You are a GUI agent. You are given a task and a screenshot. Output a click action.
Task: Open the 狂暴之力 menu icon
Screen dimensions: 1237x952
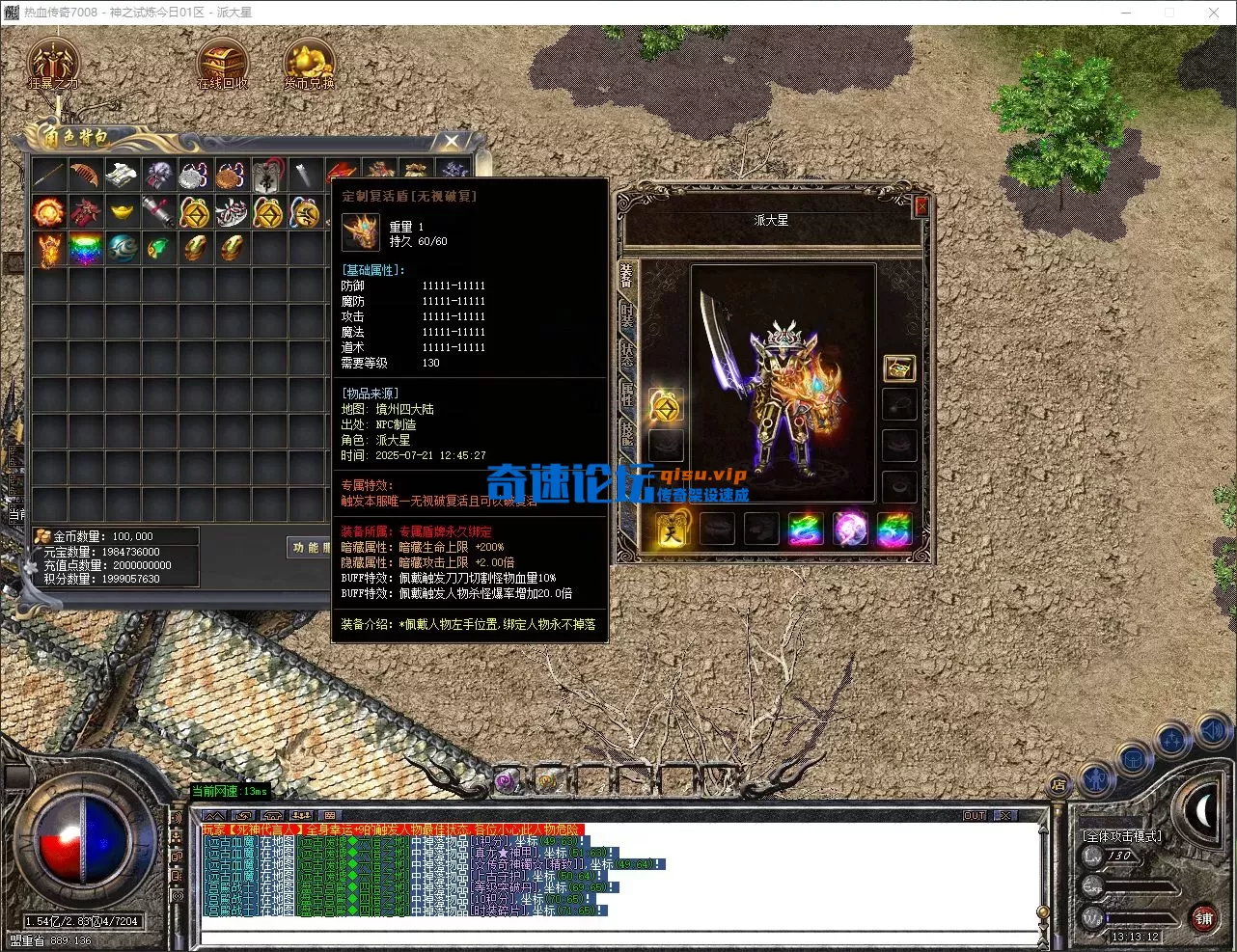(x=53, y=64)
